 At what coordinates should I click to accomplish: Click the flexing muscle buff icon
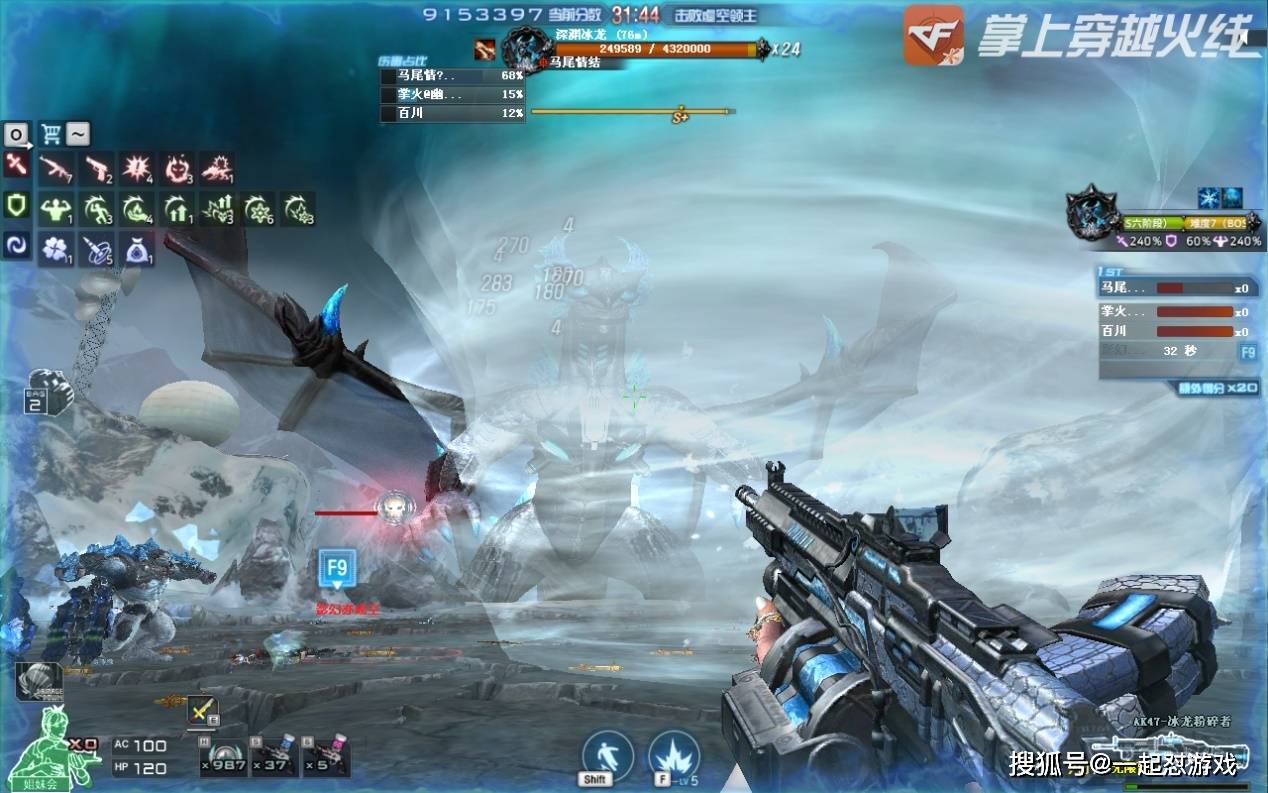pyautogui.click(x=56, y=208)
